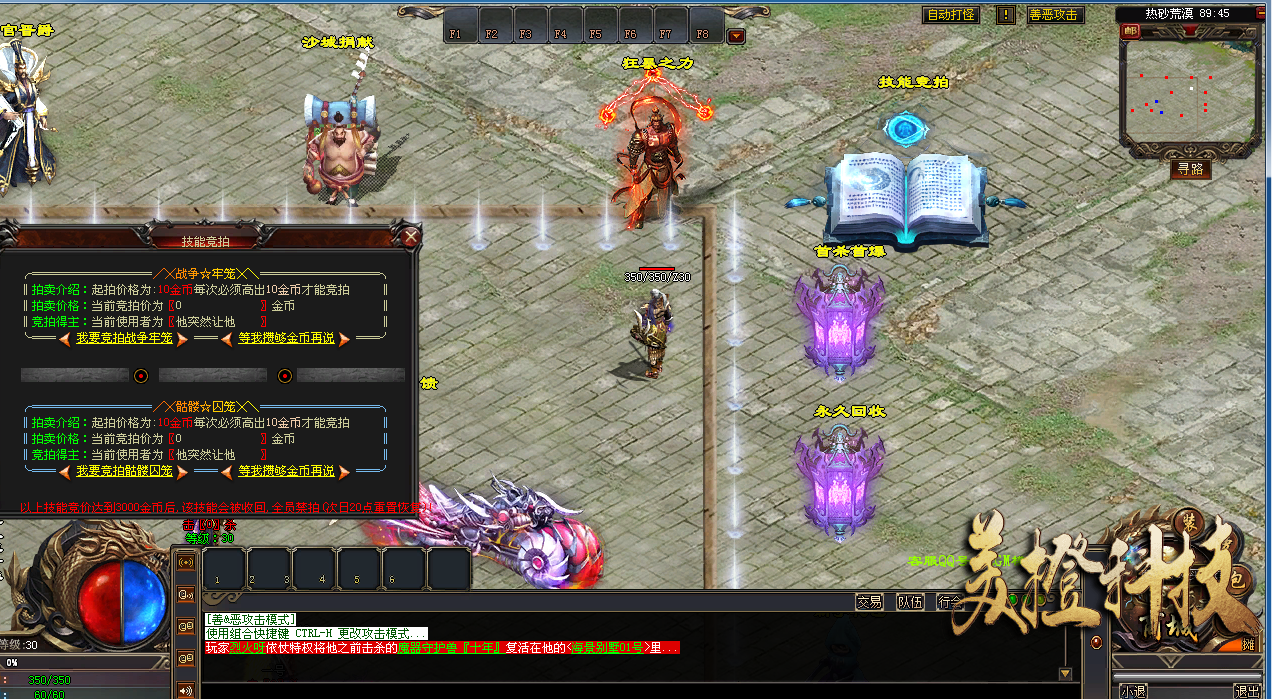Viewport: 1272px width, 699px height.
Task: Click the 小退 logout button
Action: pyautogui.click(x=1134, y=691)
